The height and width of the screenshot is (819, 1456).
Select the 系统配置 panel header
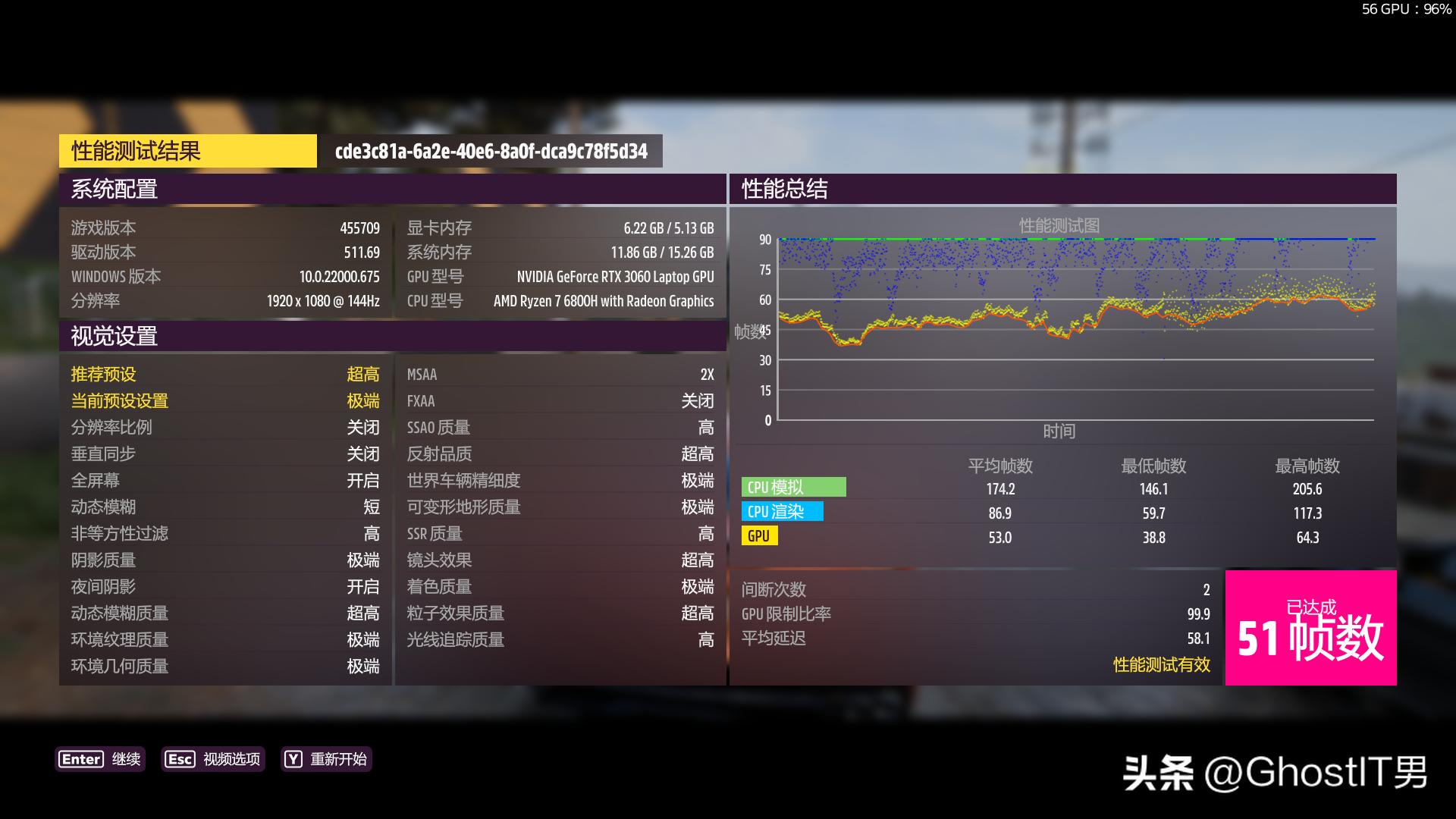point(115,190)
